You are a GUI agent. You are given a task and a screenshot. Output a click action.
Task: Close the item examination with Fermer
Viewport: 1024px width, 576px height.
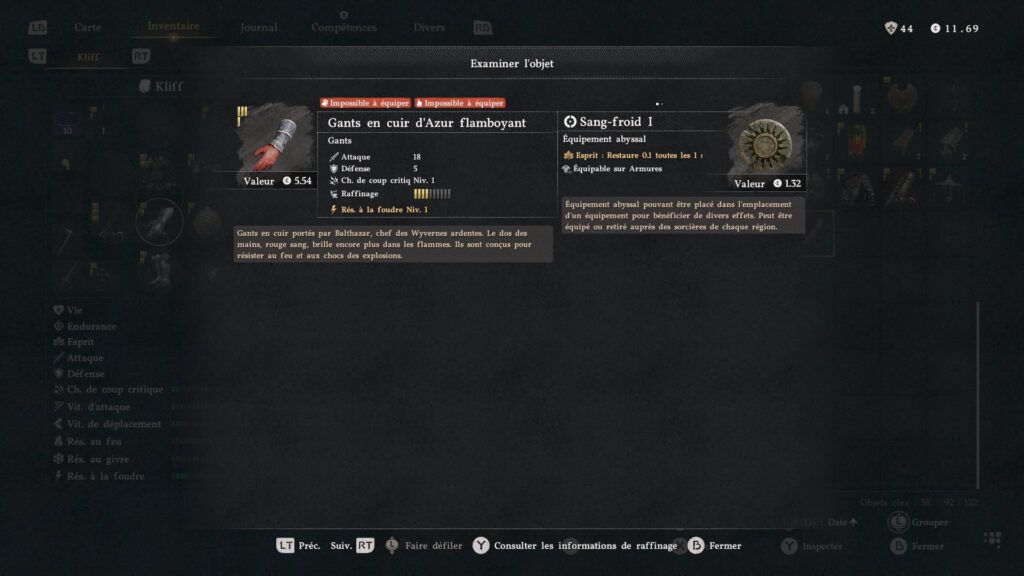(714, 546)
